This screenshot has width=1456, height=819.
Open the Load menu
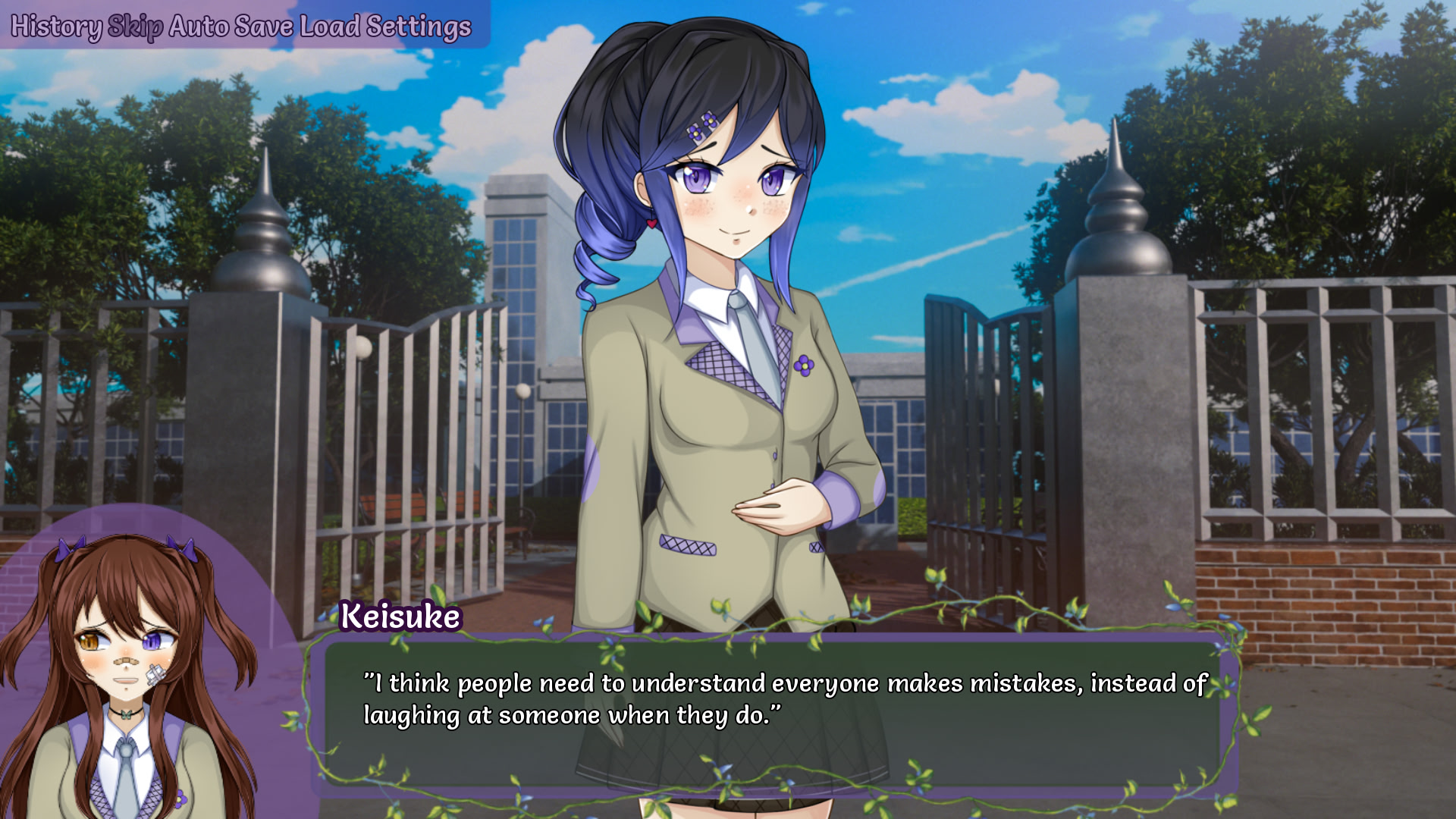[x=330, y=27]
